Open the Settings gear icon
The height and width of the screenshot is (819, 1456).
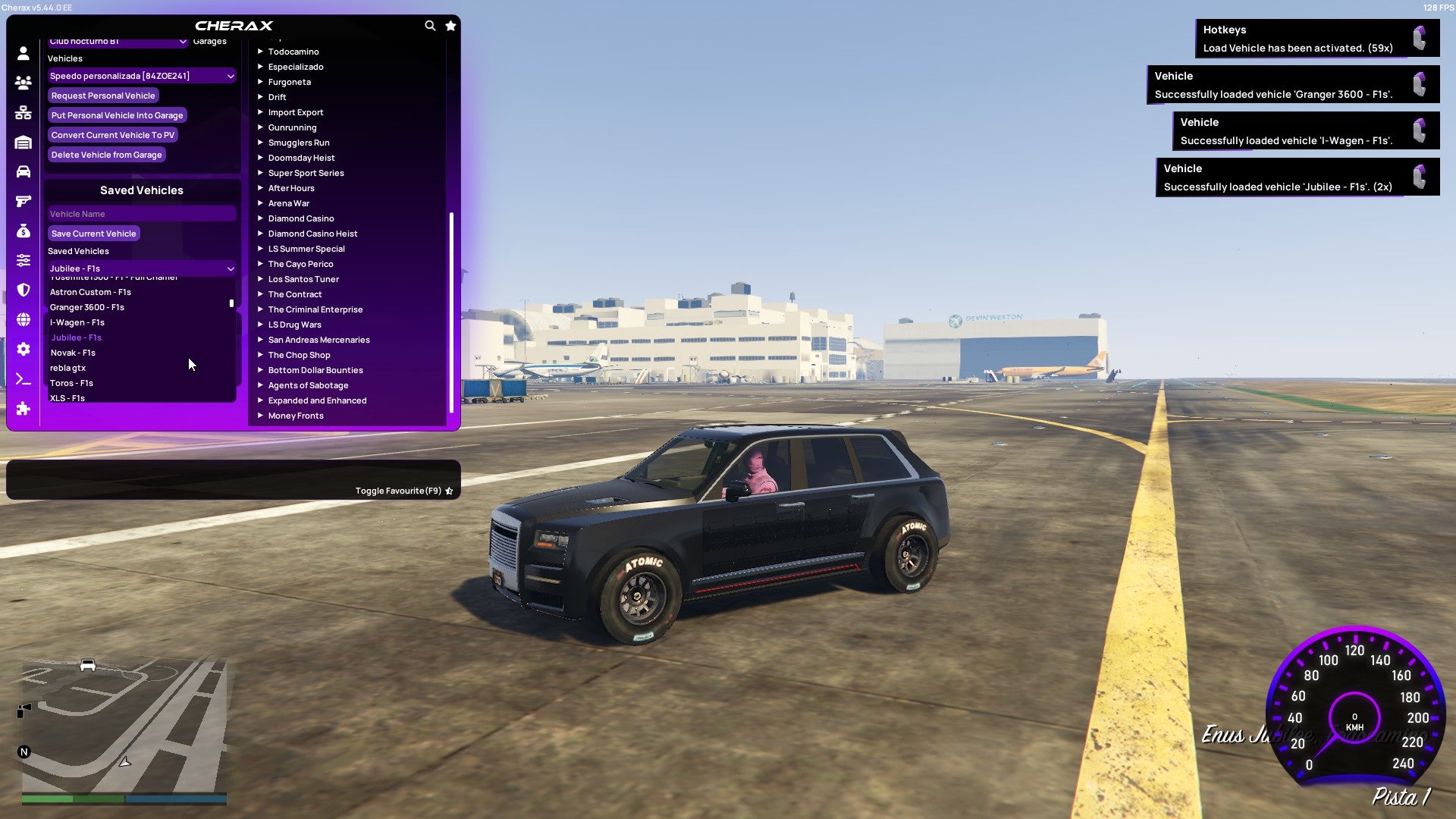(x=23, y=350)
